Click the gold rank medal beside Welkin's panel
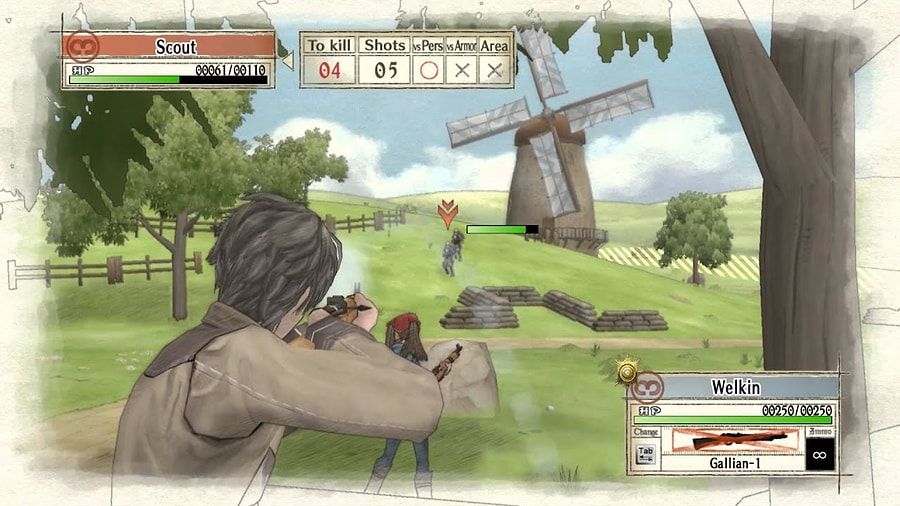 click(627, 371)
